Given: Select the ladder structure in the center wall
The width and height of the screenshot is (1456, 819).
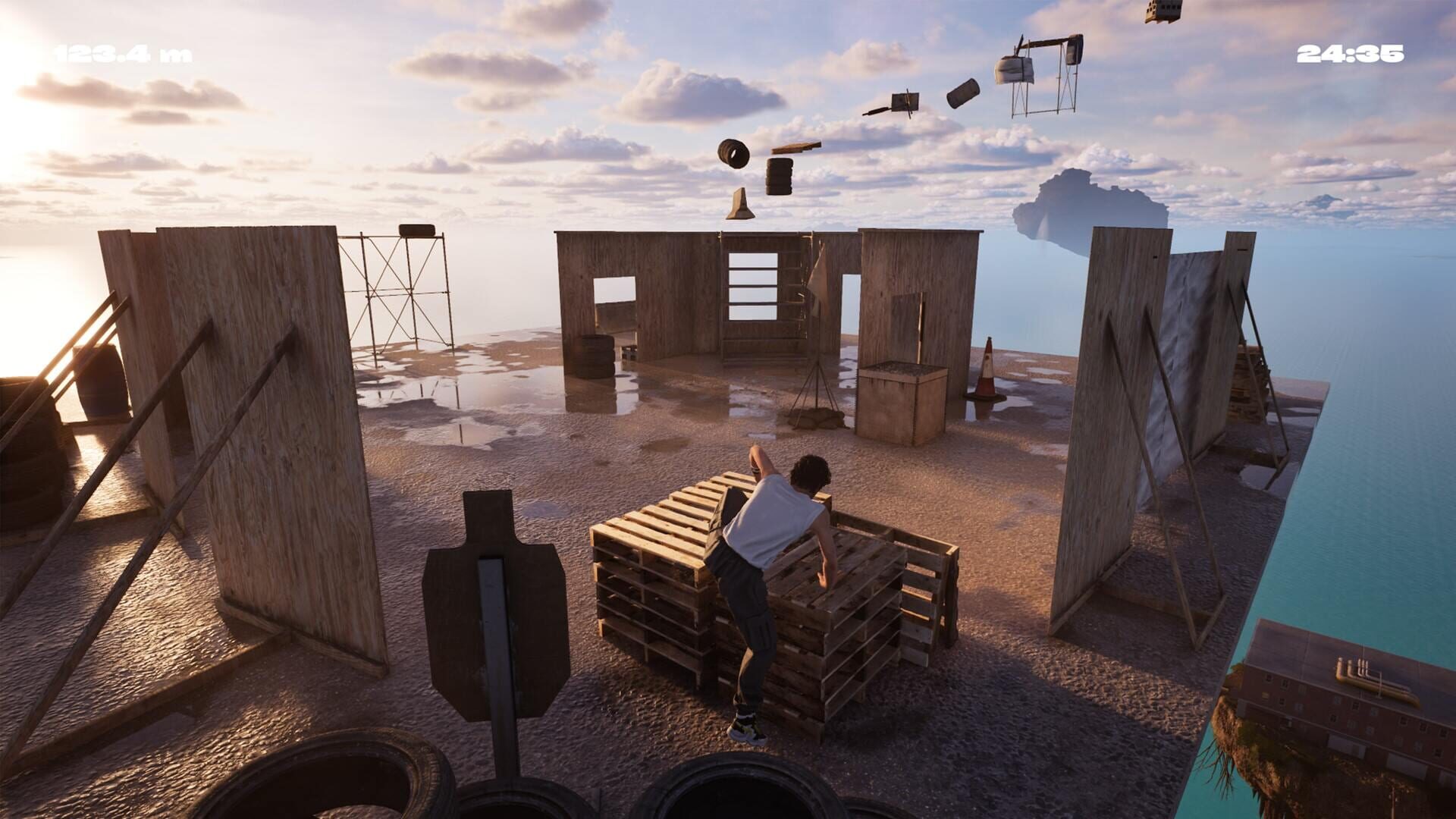Looking at the screenshot, I should tap(752, 288).
